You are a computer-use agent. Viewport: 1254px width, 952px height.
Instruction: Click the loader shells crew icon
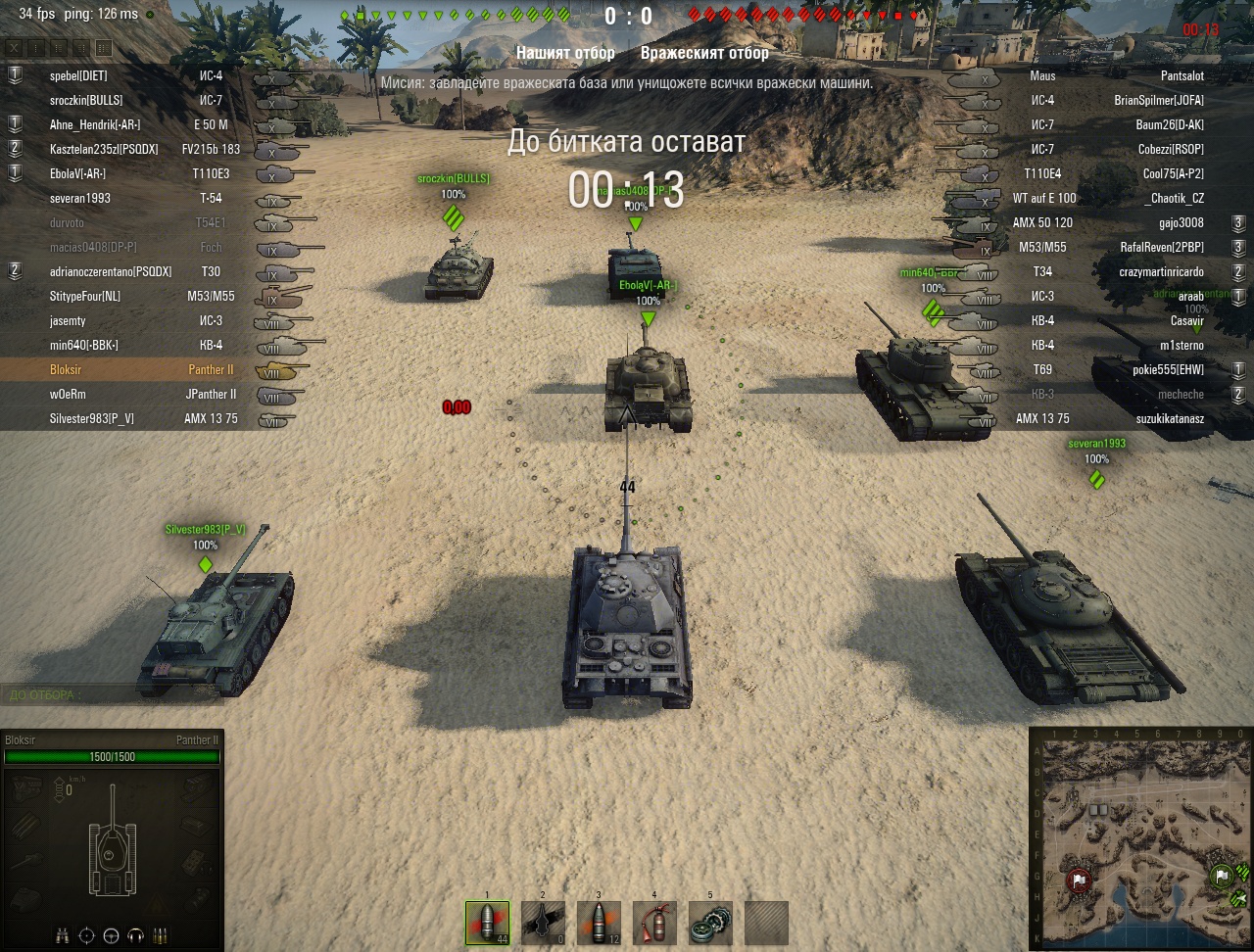click(x=161, y=934)
